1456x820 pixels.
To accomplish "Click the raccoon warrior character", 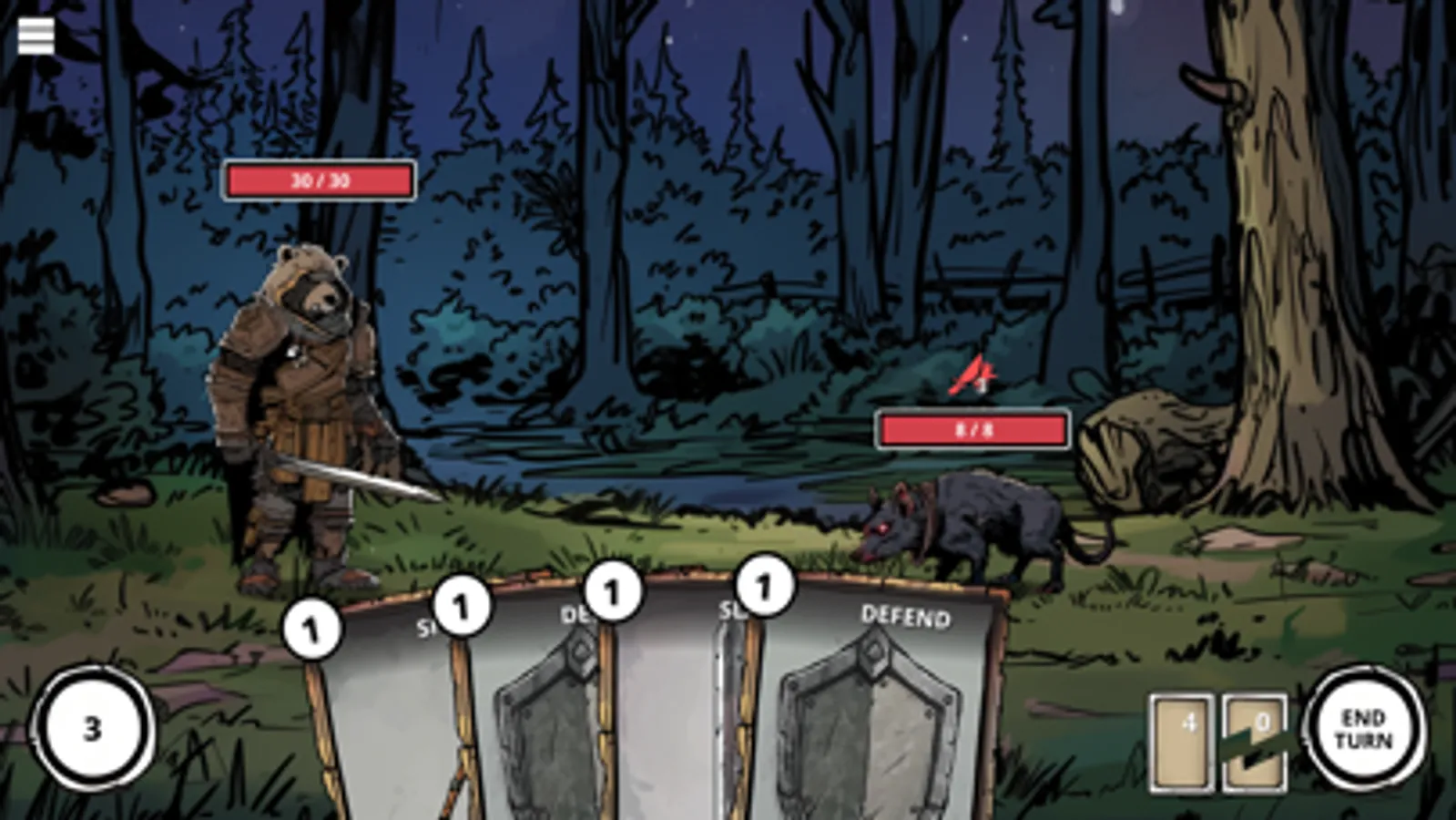I will 310,392.
